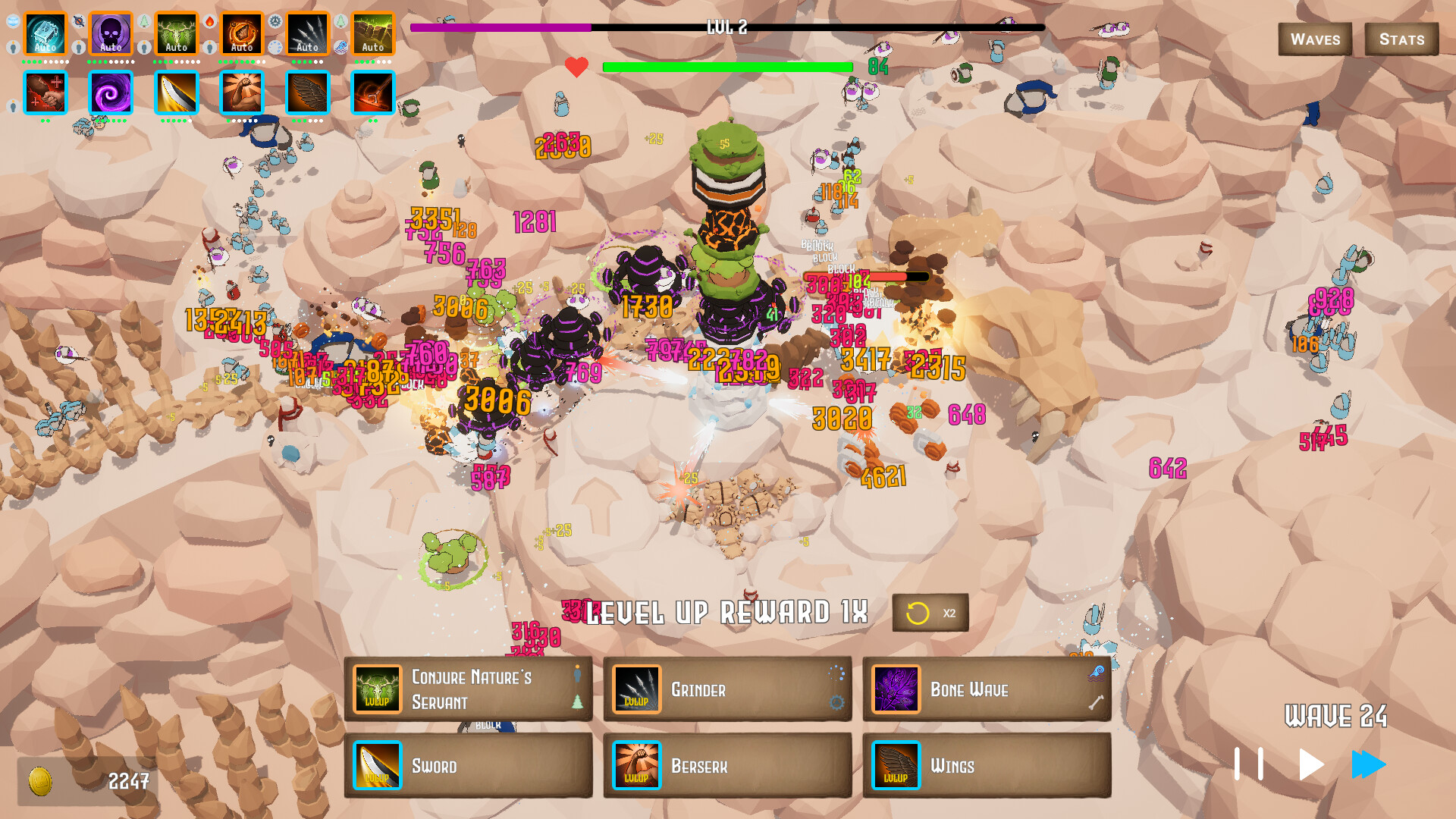Viewport: 1456px width, 819px height.
Task: Click the purple vortex ability in the second skill row
Action: click(x=111, y=93)
